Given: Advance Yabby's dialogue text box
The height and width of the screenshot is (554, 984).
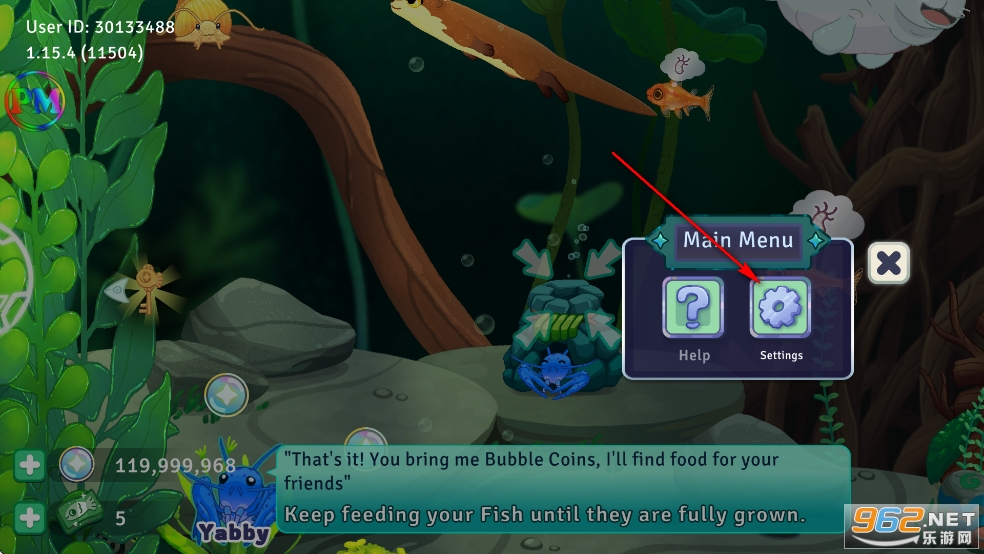Looking at the screenshot, I should [x=563, y=488].
